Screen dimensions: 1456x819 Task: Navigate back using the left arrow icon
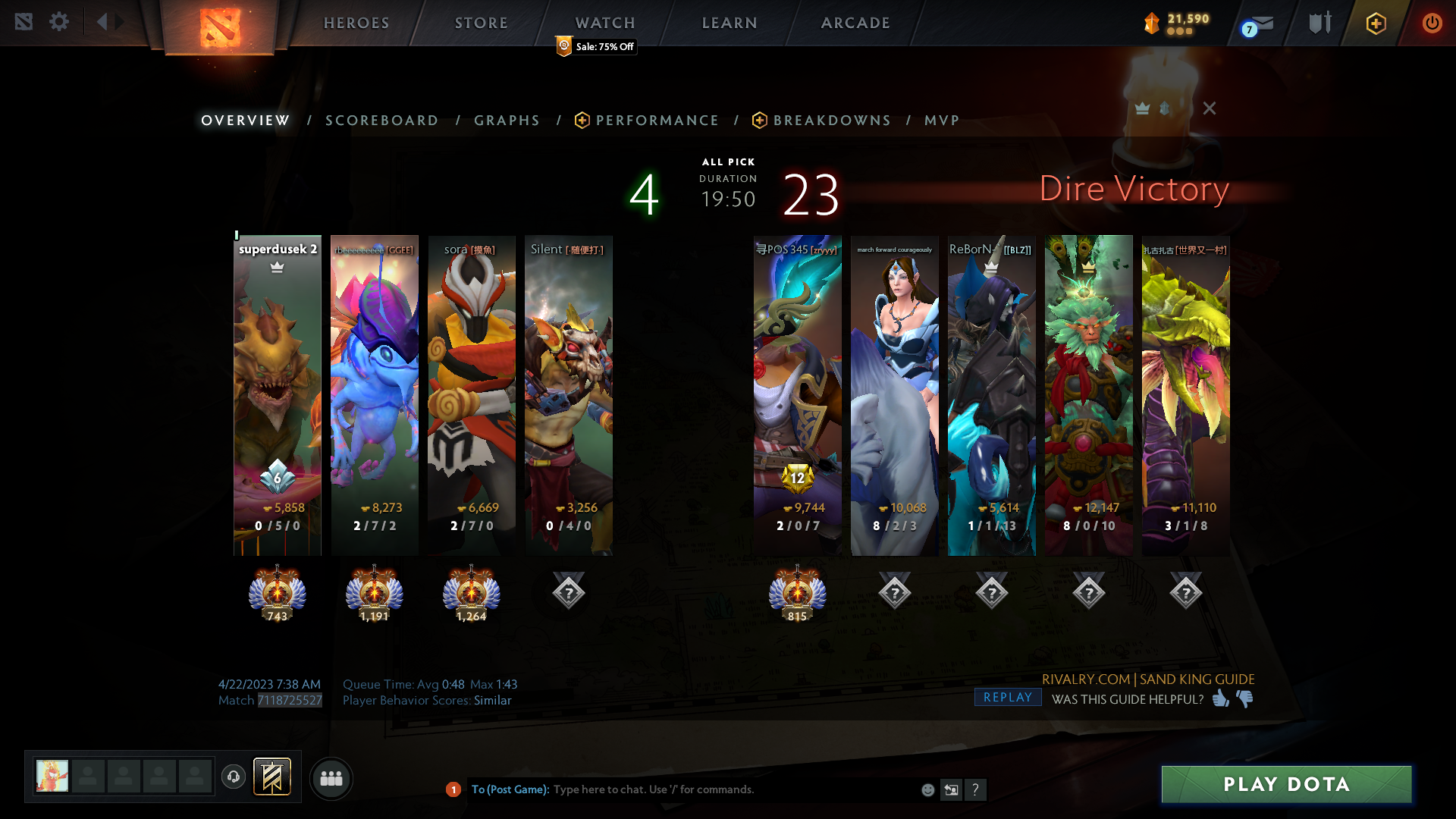pyautogui.click(x=102, y=21)
